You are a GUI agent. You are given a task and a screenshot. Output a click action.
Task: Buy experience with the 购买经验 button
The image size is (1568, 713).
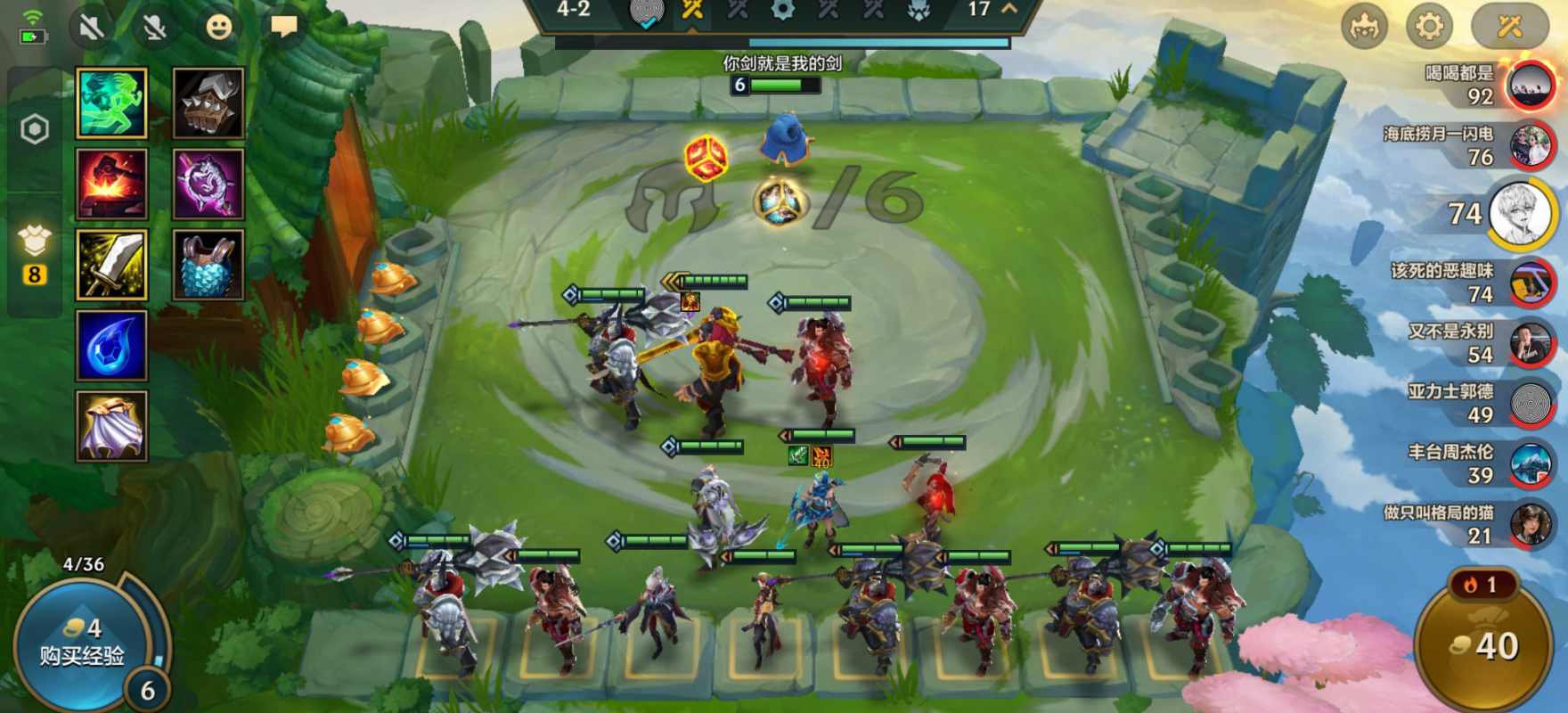tap(80, 643)
